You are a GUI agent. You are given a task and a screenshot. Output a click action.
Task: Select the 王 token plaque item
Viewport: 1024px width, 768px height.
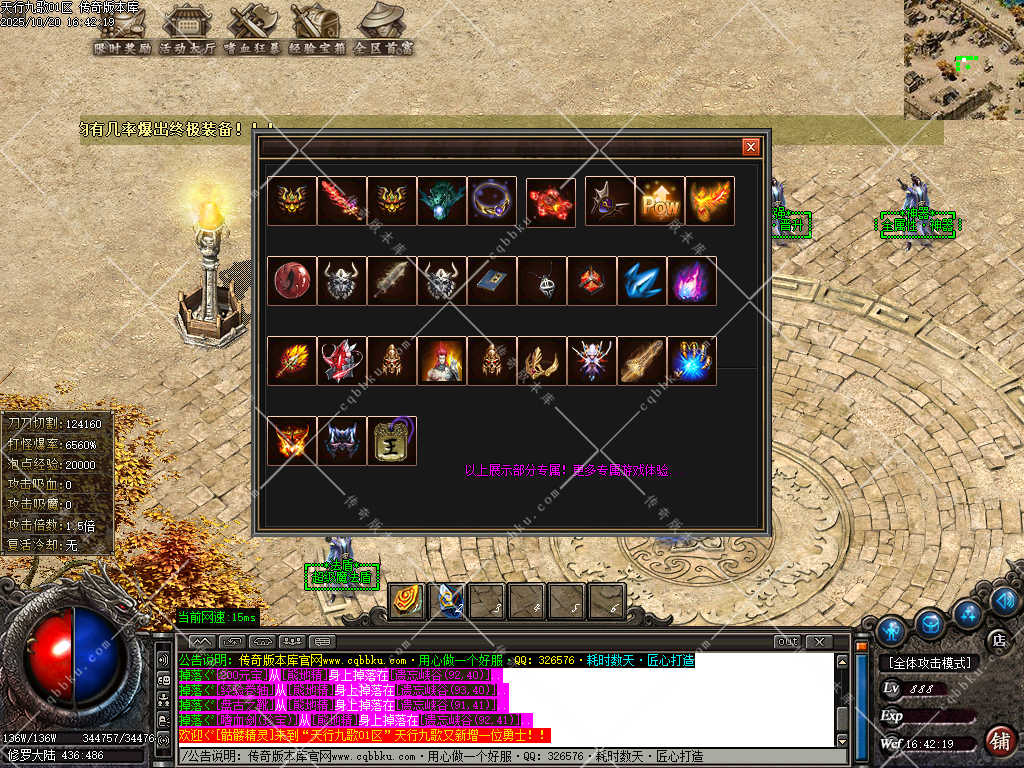pos(392,441)
